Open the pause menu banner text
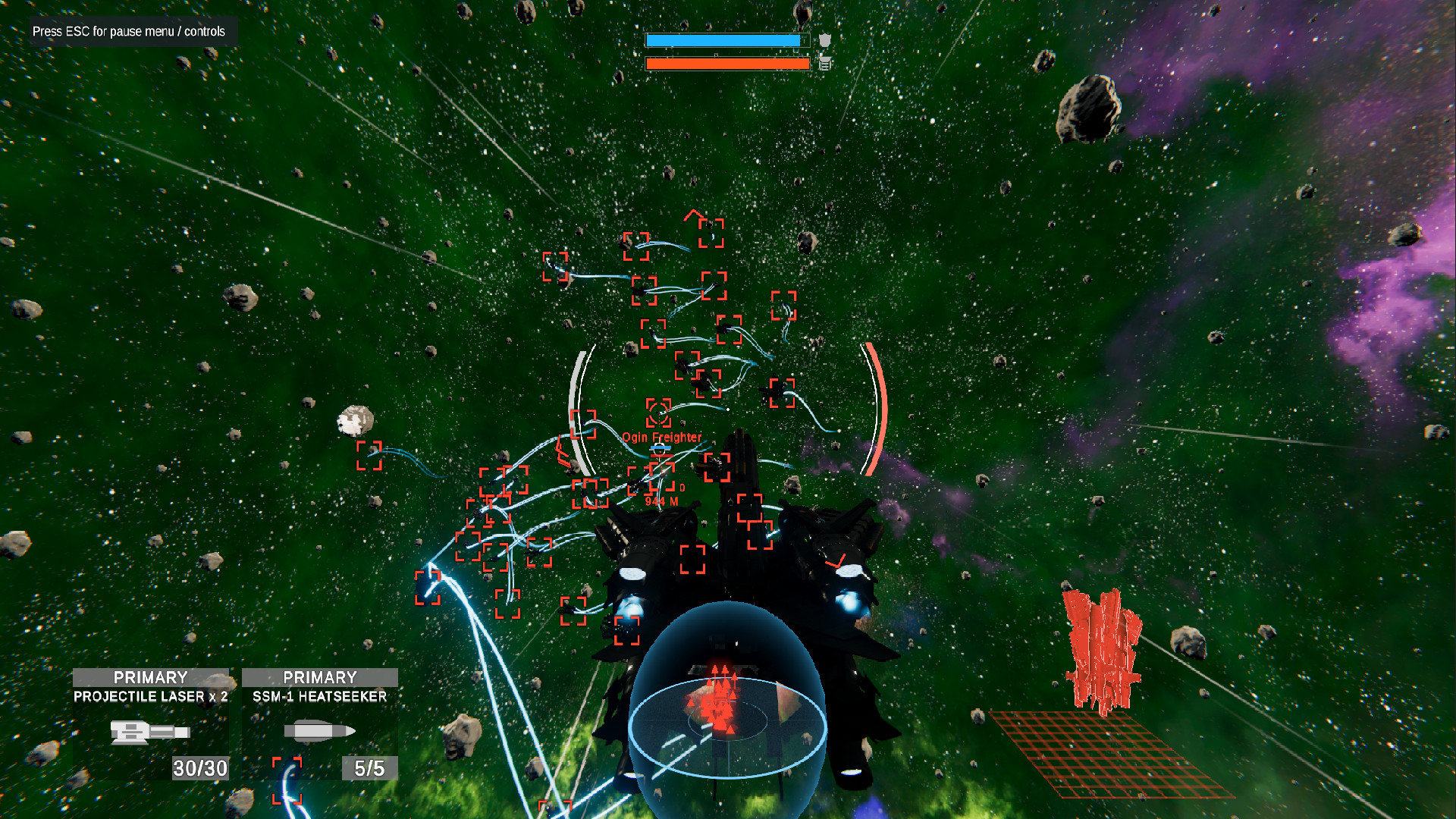This screenshot has width=1456, height=819. point(129,32)
